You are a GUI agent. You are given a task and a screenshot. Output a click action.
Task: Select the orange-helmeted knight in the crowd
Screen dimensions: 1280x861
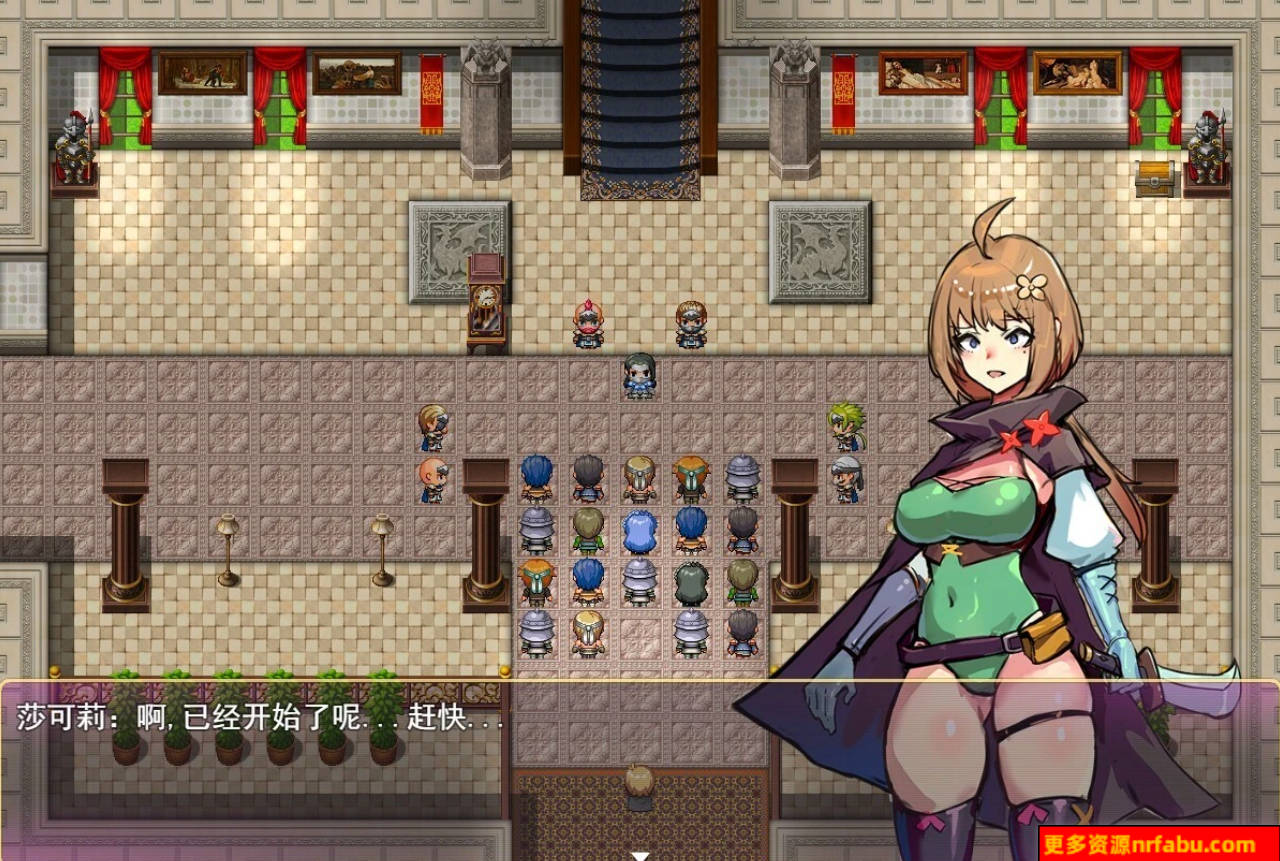click(x=692, y=478)
